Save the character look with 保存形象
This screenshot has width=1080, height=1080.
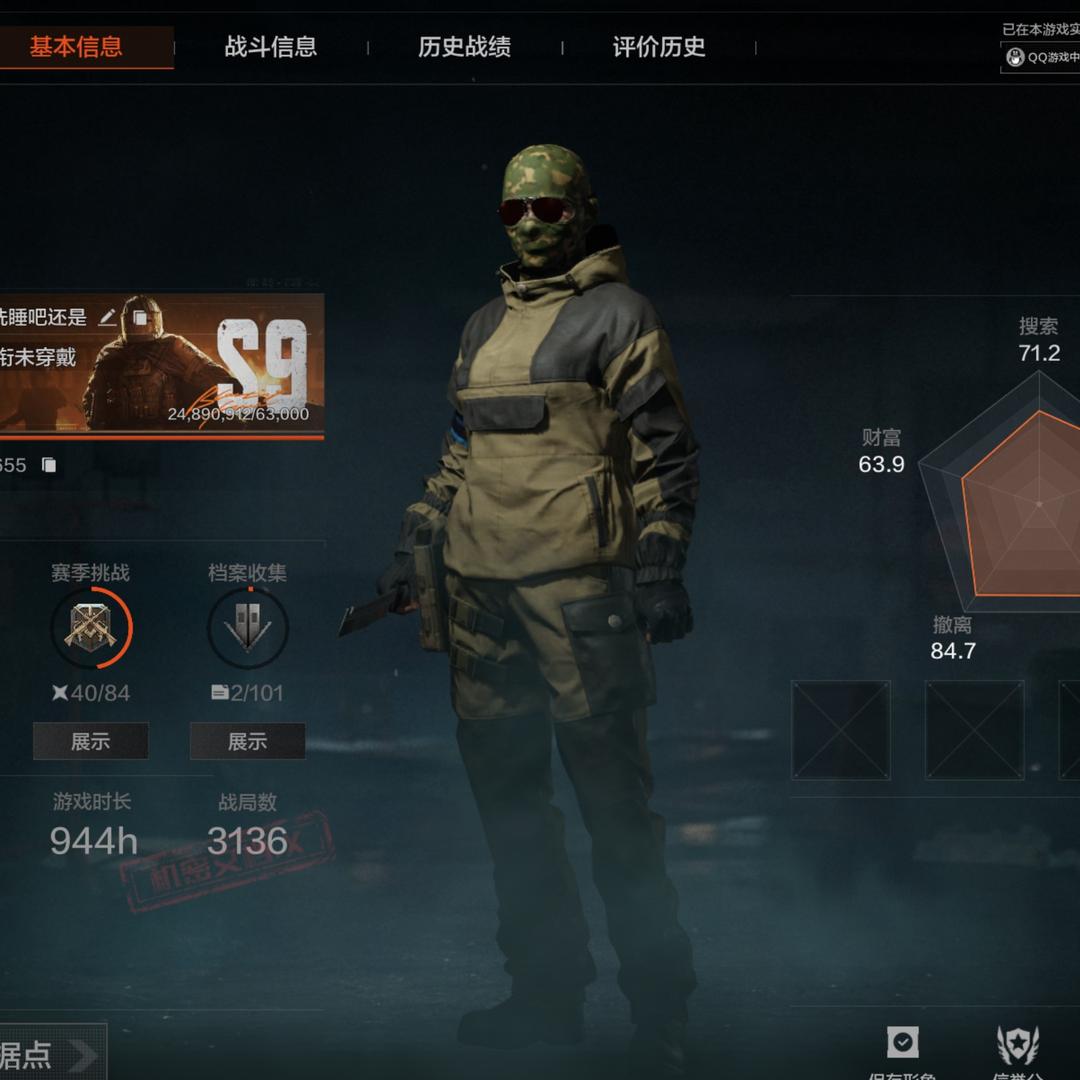[902, 1045]
